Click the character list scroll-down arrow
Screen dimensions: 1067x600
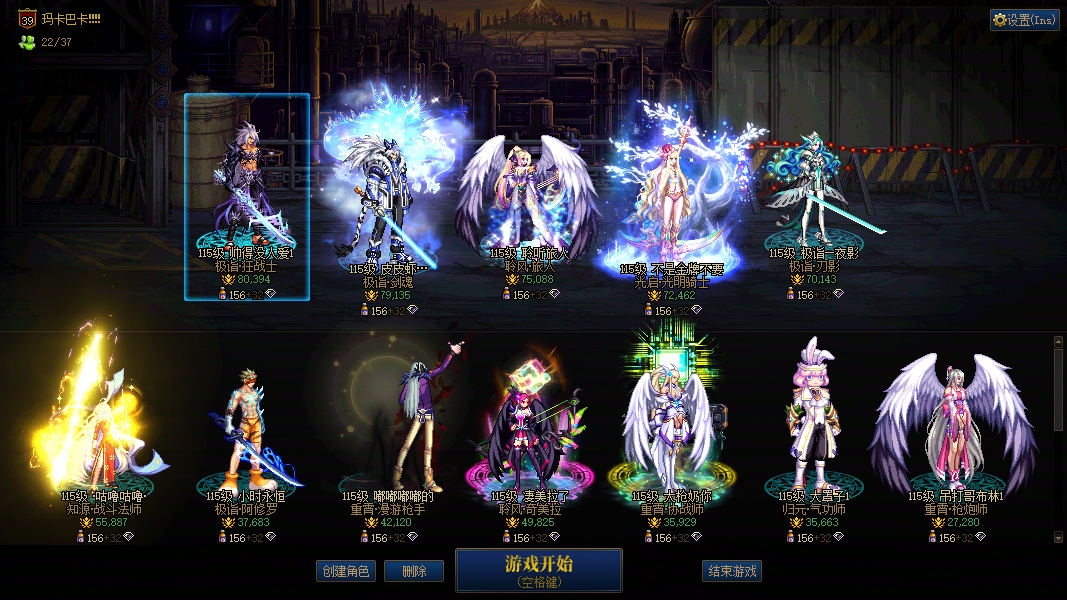(1058, 538)
